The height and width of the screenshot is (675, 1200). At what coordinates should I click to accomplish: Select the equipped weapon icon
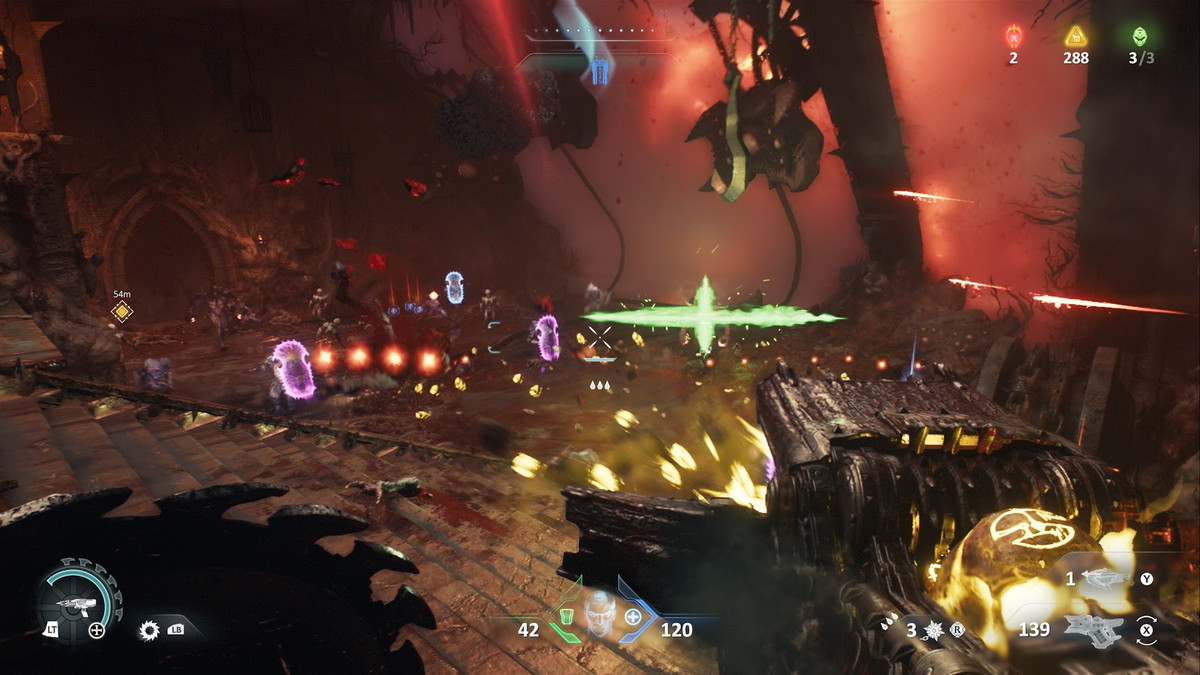point(1093,630)
